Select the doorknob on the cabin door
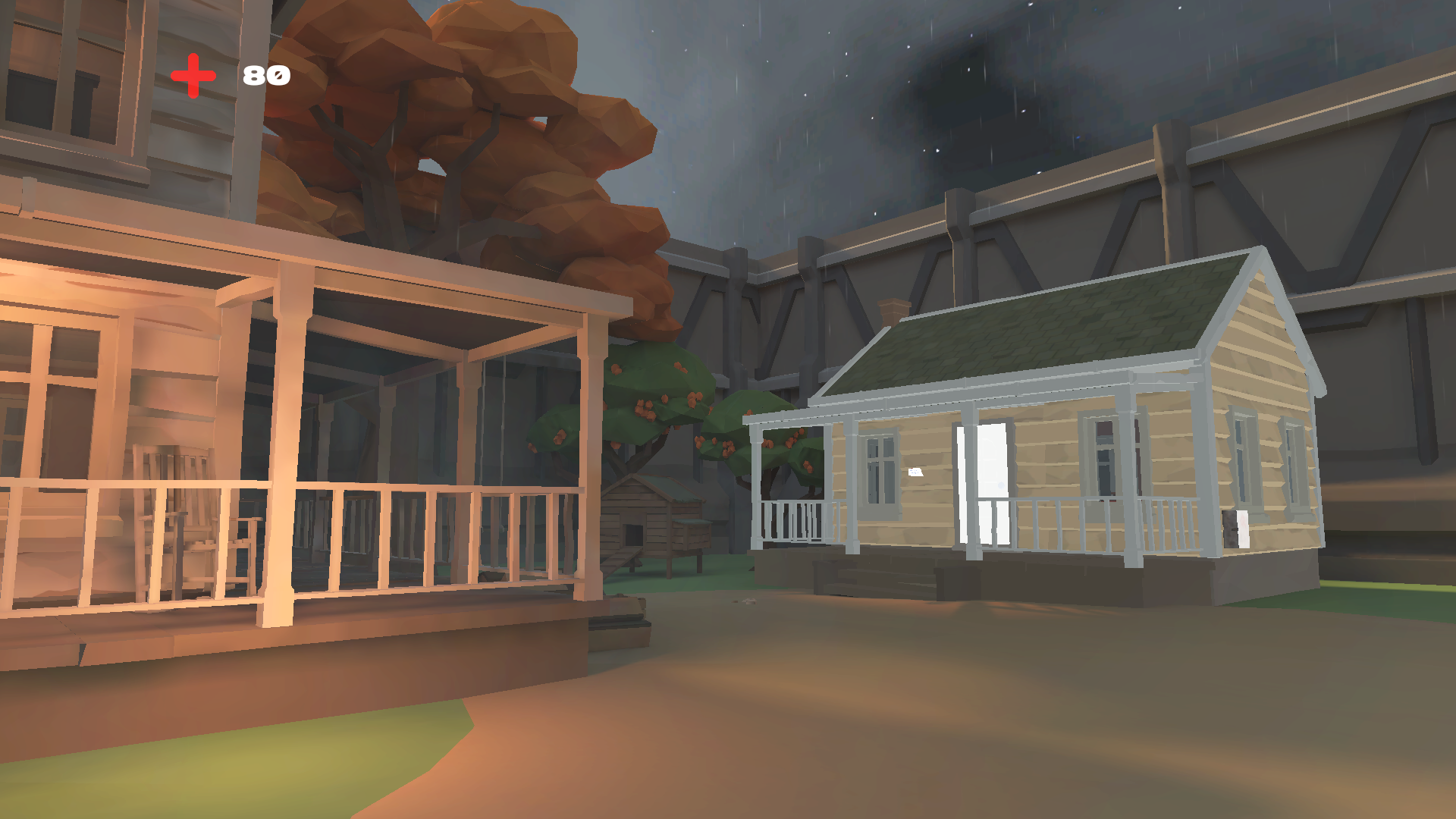The height and width of the screenshot is (819, 1456). (x=1000, y=485)
